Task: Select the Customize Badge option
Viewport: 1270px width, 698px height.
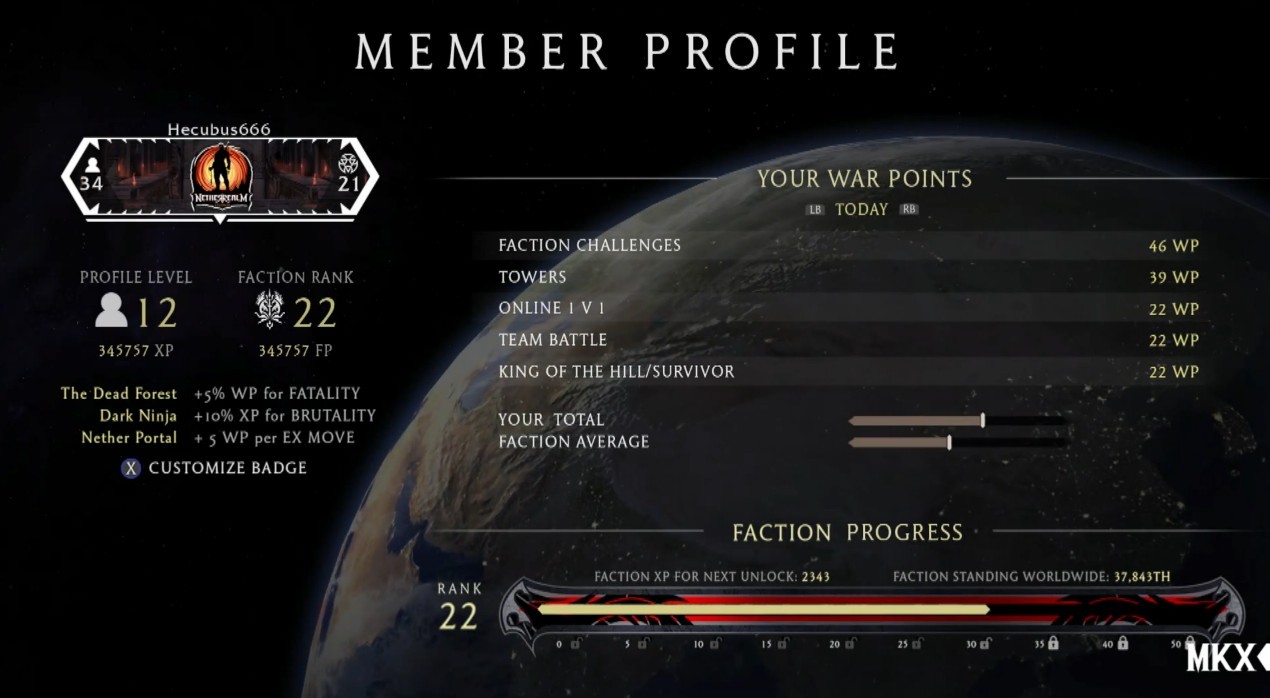Action: [216, 468]
